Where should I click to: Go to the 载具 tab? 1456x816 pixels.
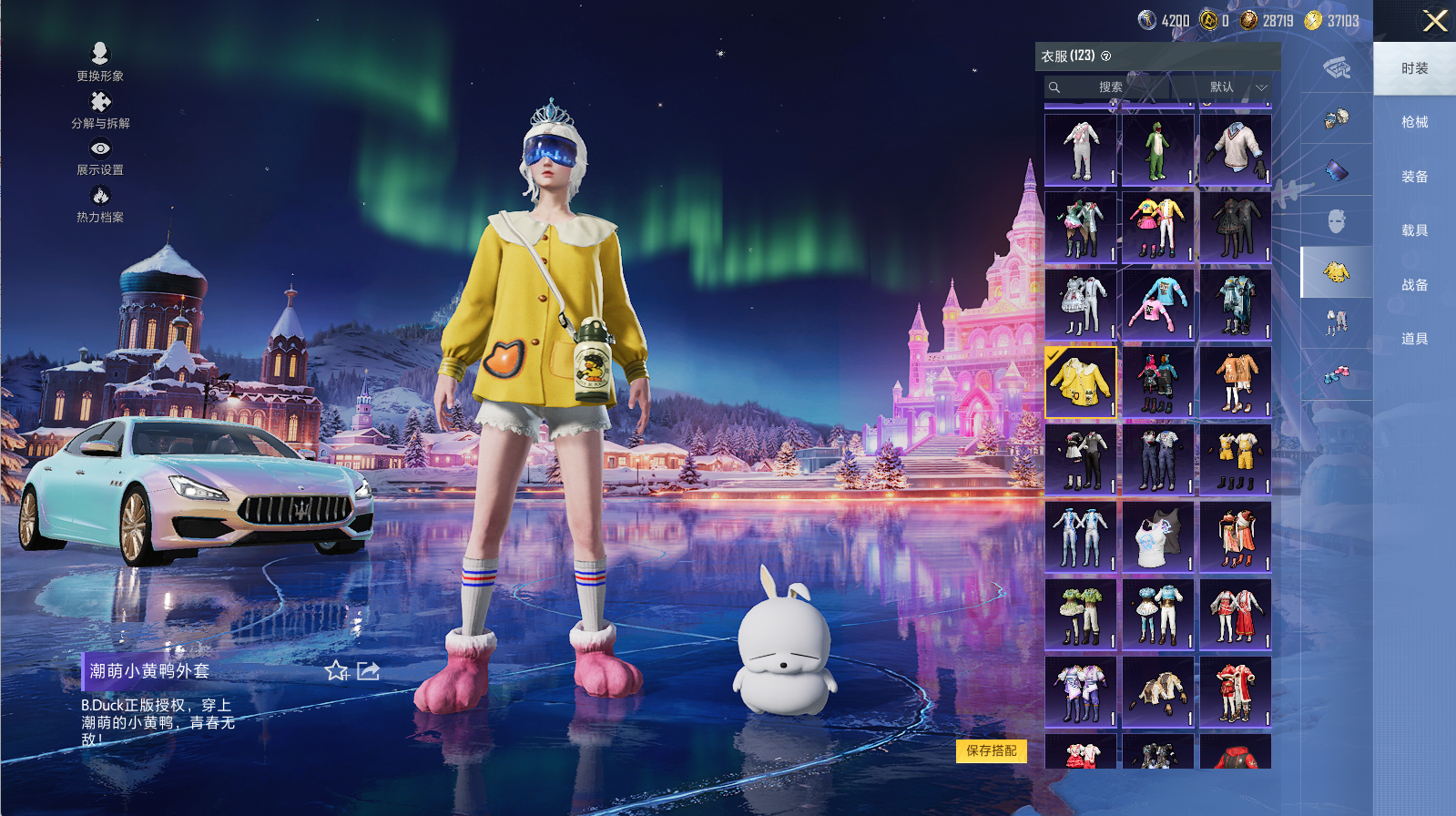[x=1414, y=230]
